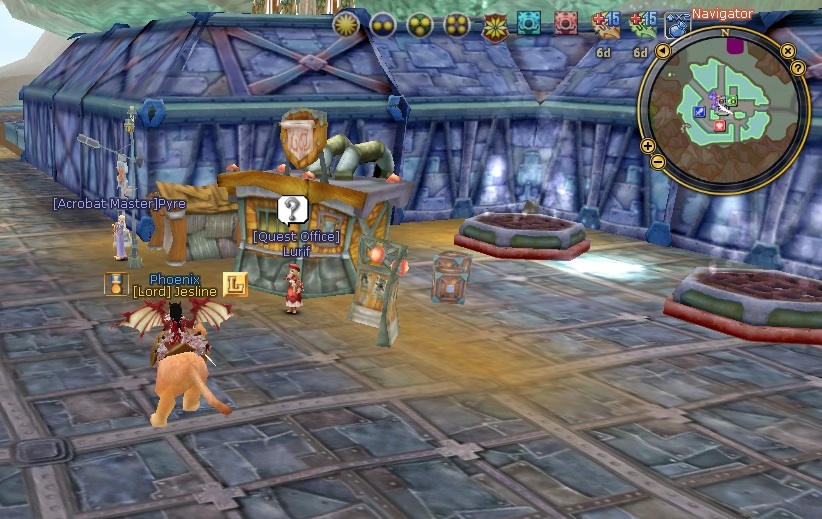This screenshot has width=822, height=519.
Task: Select the three yellow orbs buff icon
Action: click(420, 24)
